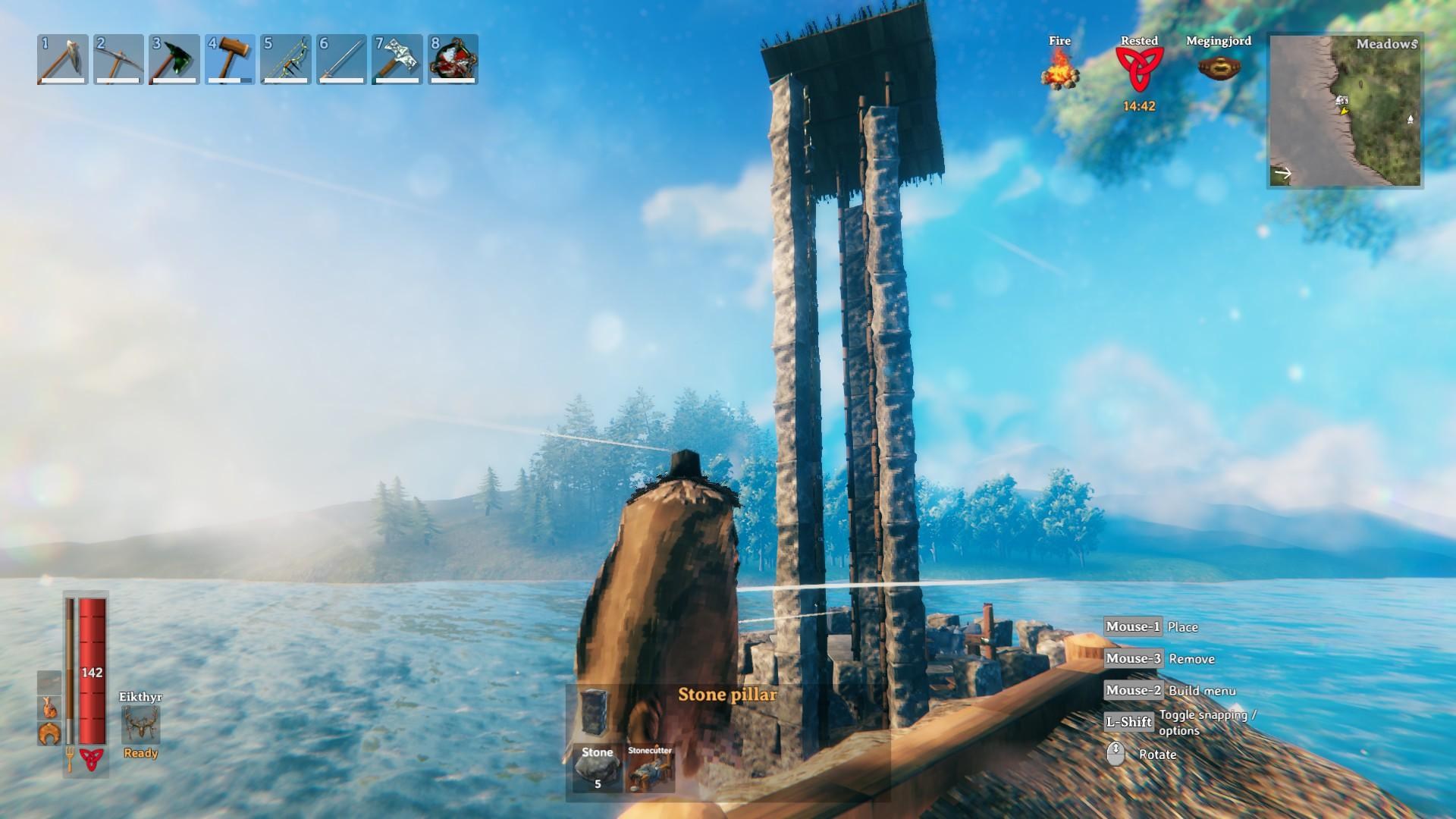Click the Stone pillar build piece icon
The image size is (1456, 819).
click(595, 710)
